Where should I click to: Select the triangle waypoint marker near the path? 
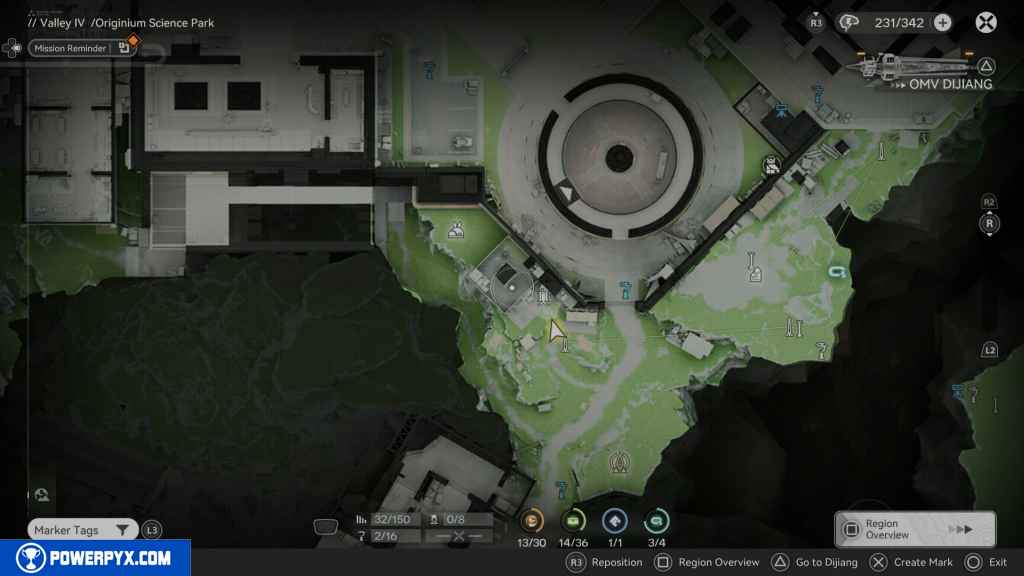[619, 462]
